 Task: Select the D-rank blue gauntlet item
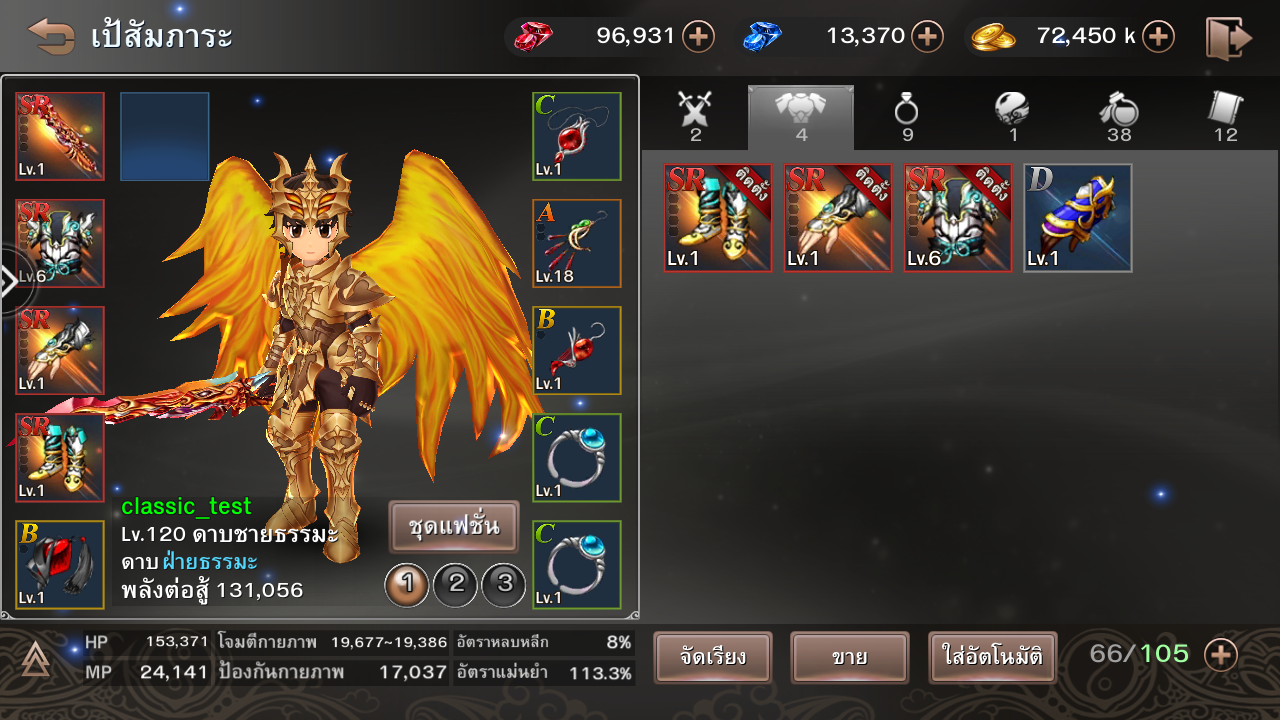tap(1078, 218)
